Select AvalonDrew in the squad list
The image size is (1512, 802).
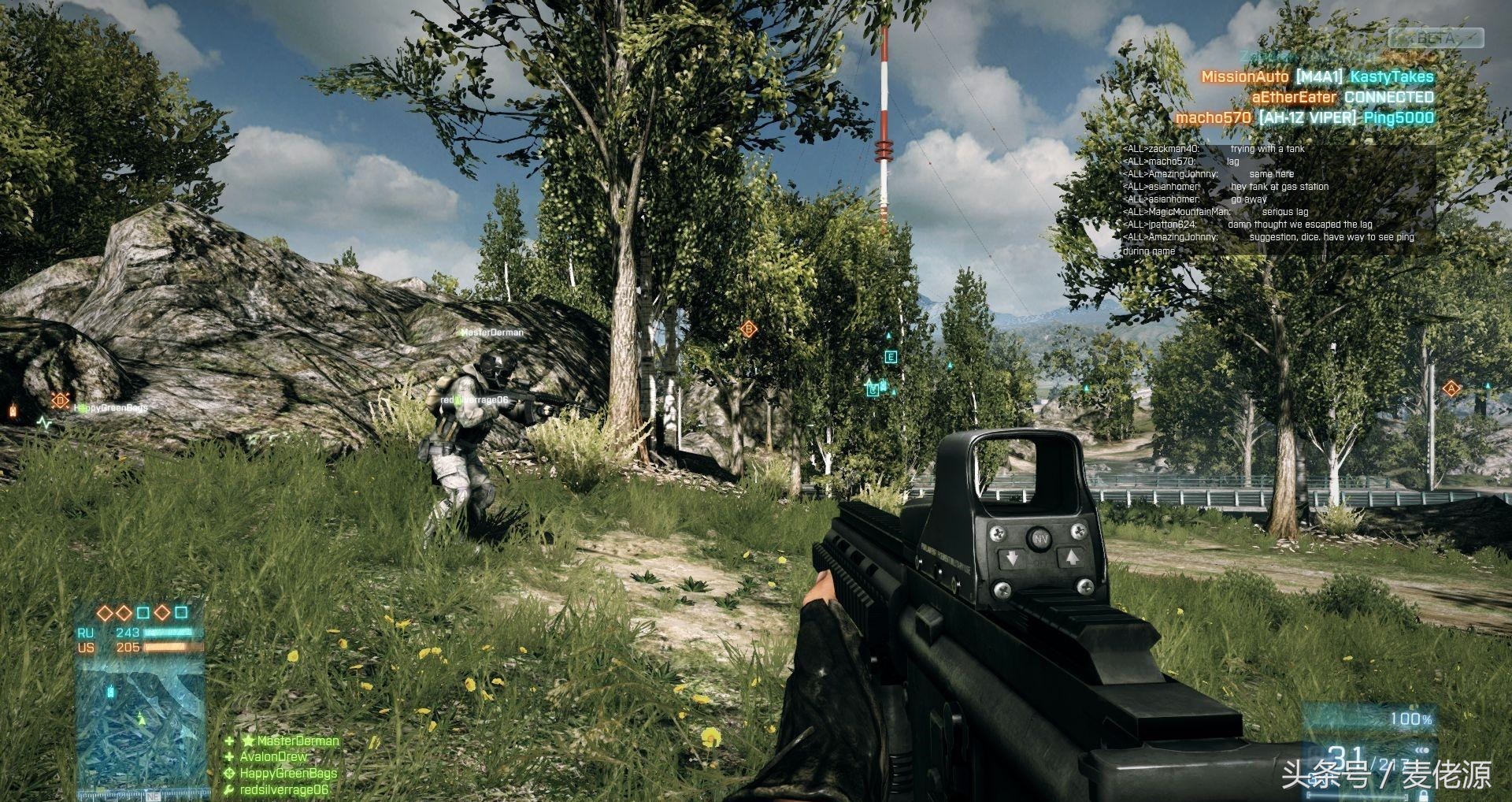pos(273,756)
